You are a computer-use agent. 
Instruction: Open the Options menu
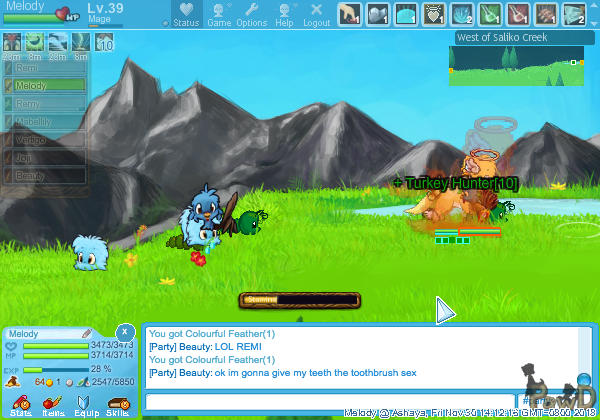point(251,15)
